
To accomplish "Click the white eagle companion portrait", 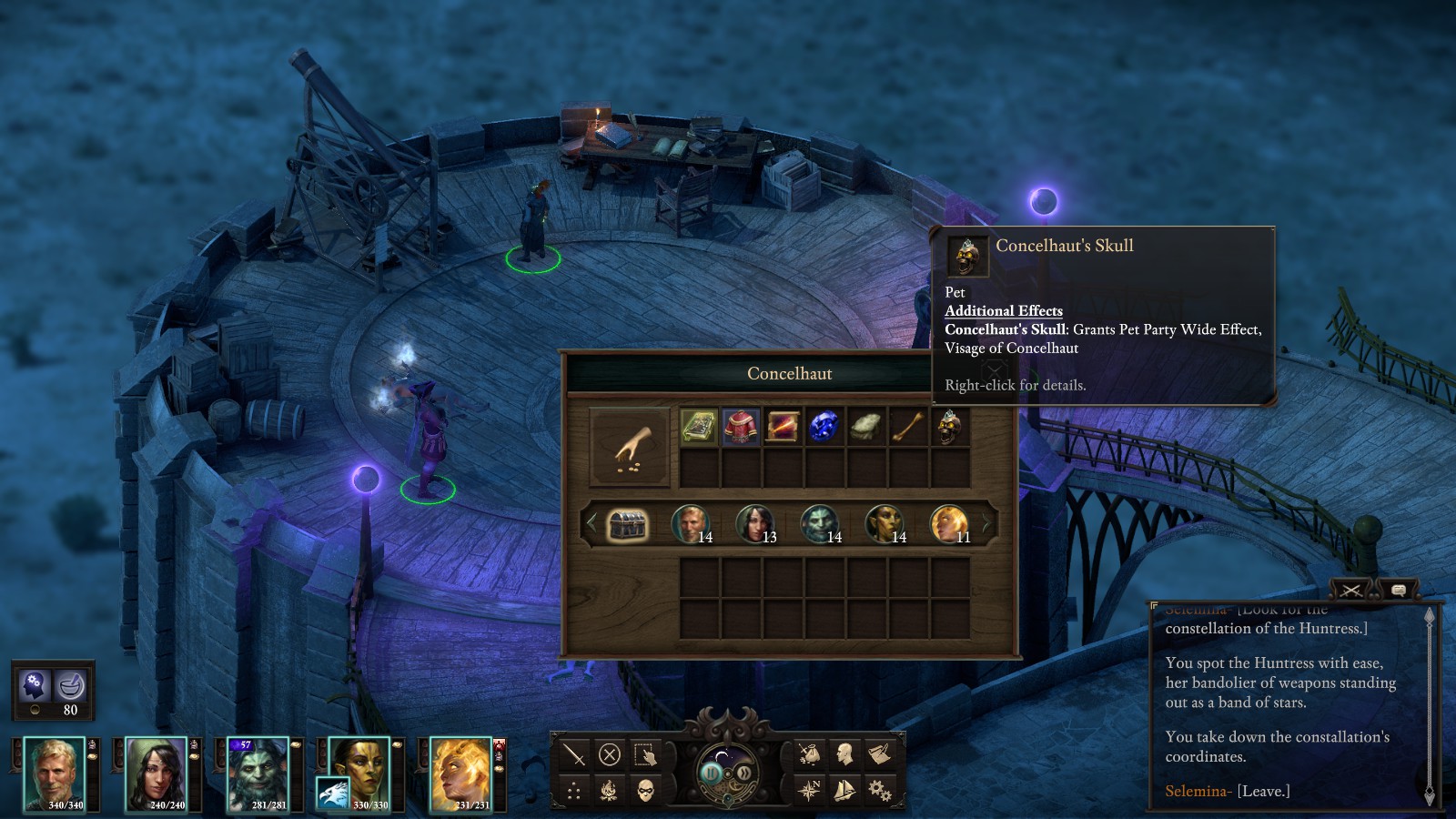I will [x=332, y=793].
